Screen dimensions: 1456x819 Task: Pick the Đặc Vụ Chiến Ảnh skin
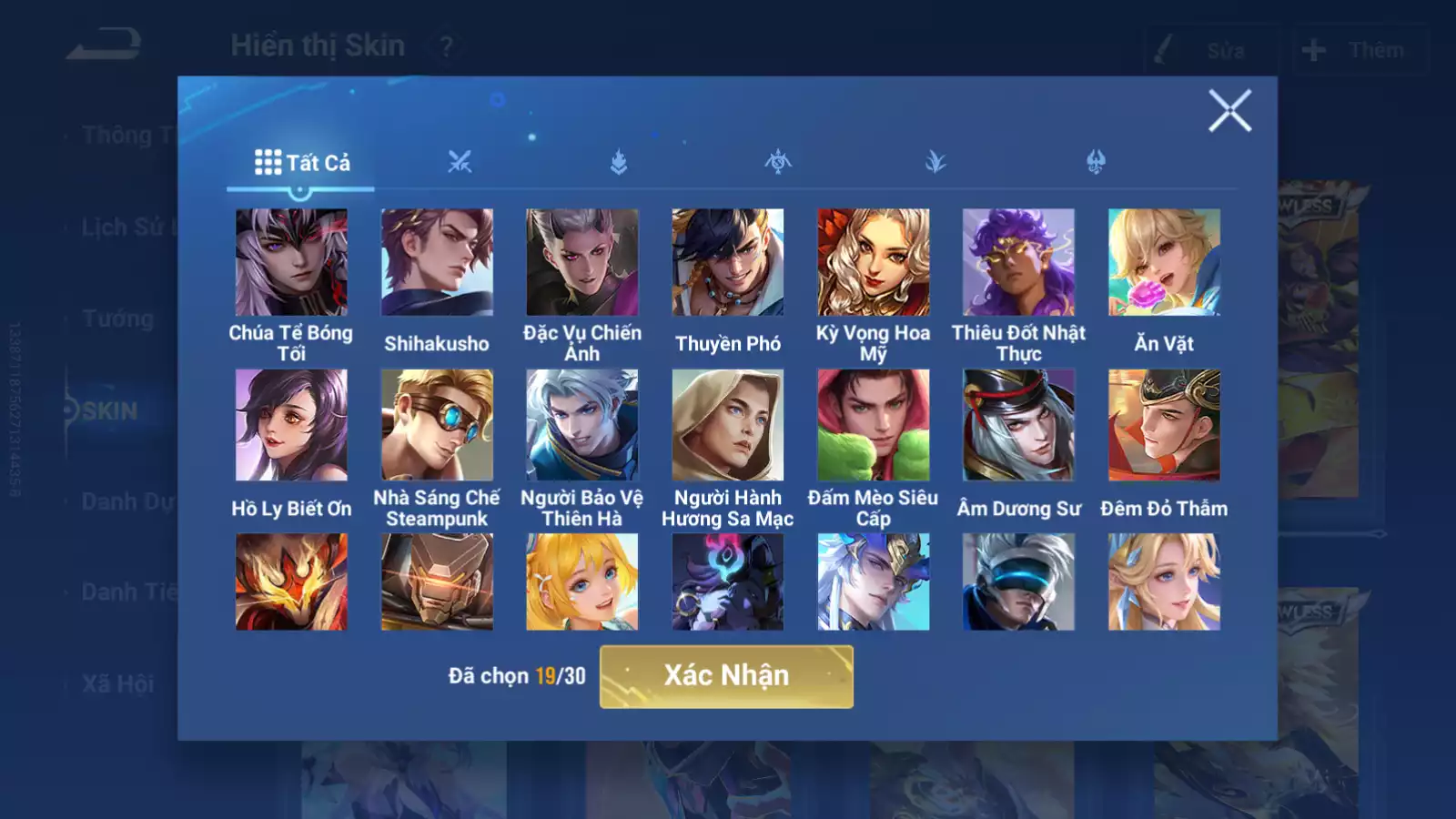point(582,262)
